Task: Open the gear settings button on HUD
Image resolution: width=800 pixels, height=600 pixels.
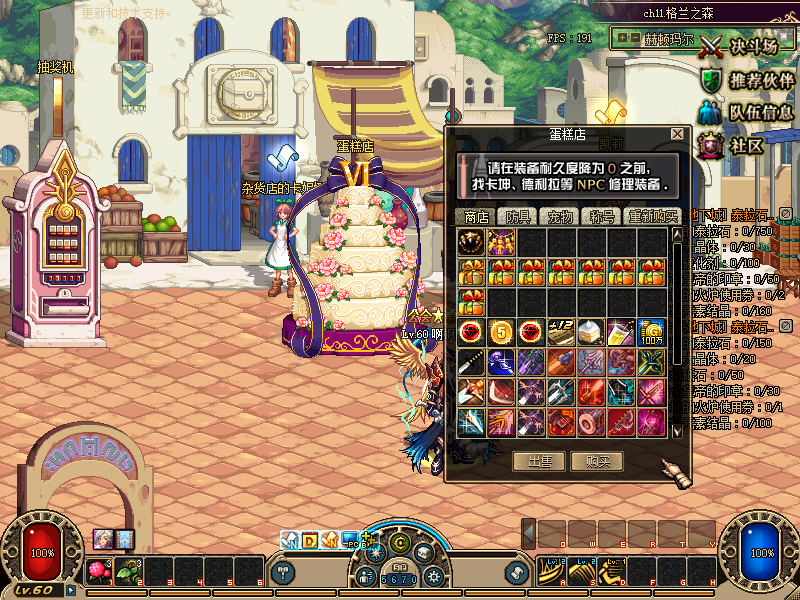Action: tap(433, 576)
